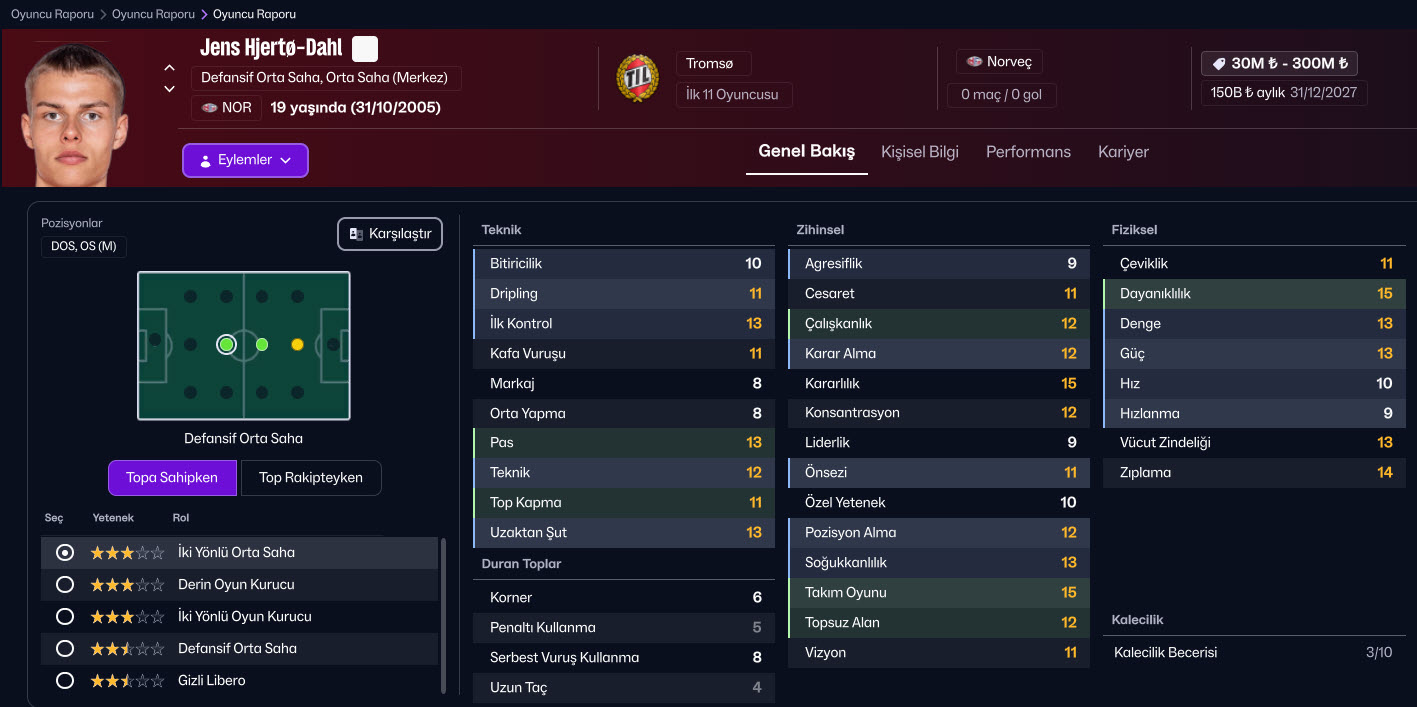Open the Eylemler dropdown
Screen dimensions: 1417x707
[x=245, y=160]
